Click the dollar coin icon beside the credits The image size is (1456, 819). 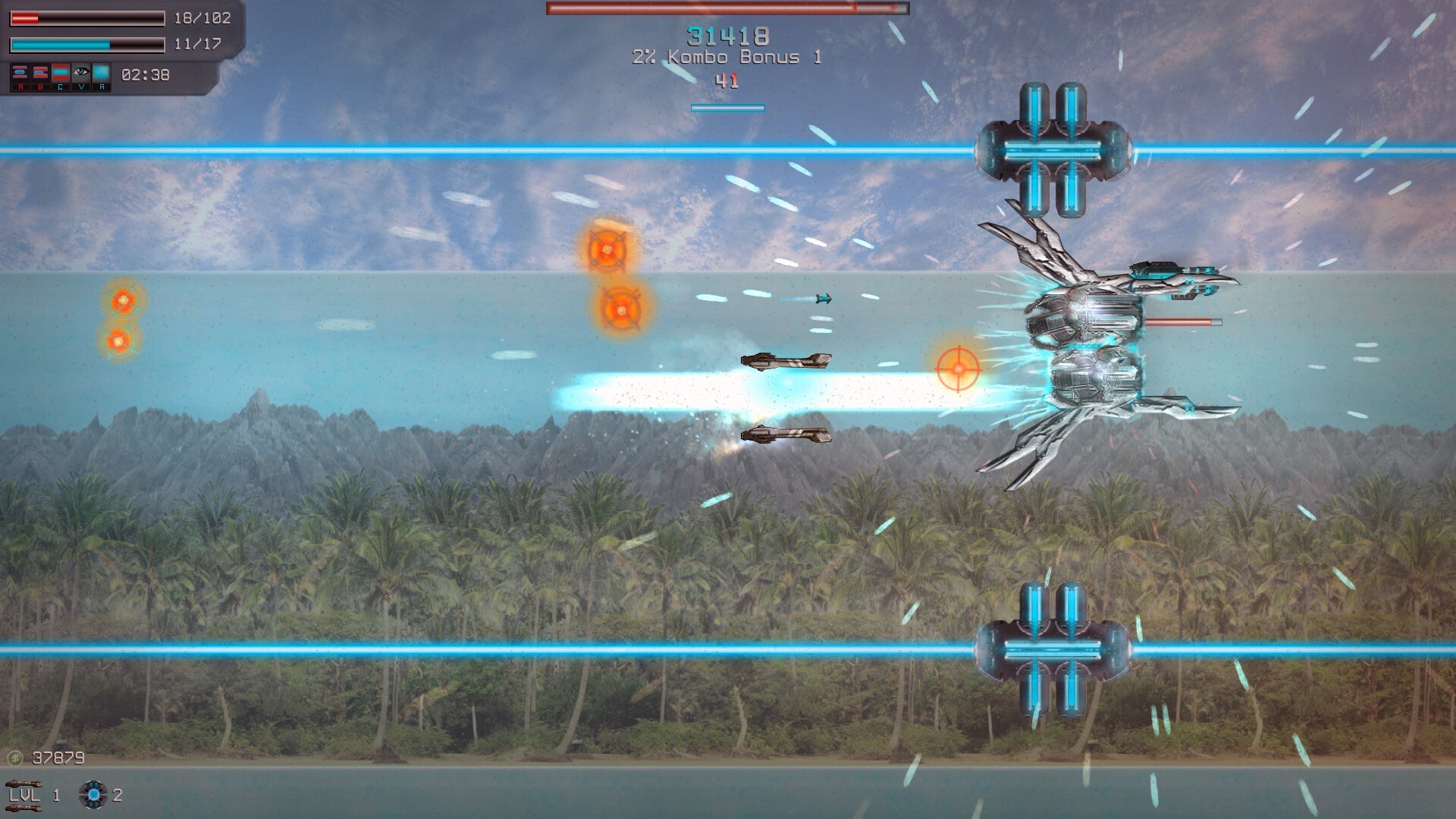coord(15,758)
